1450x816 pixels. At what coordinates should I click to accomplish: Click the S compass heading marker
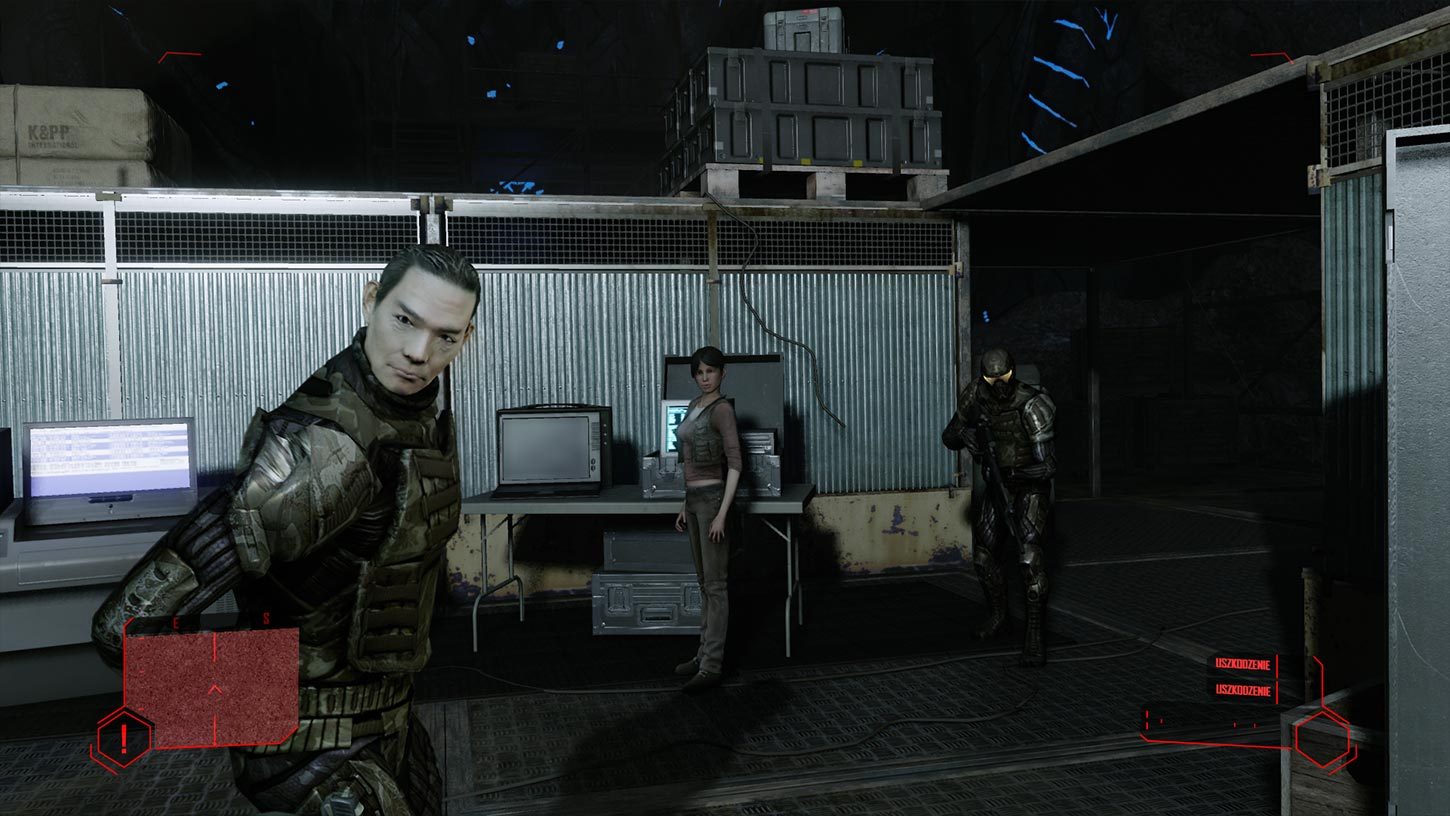tap(266, 618)
